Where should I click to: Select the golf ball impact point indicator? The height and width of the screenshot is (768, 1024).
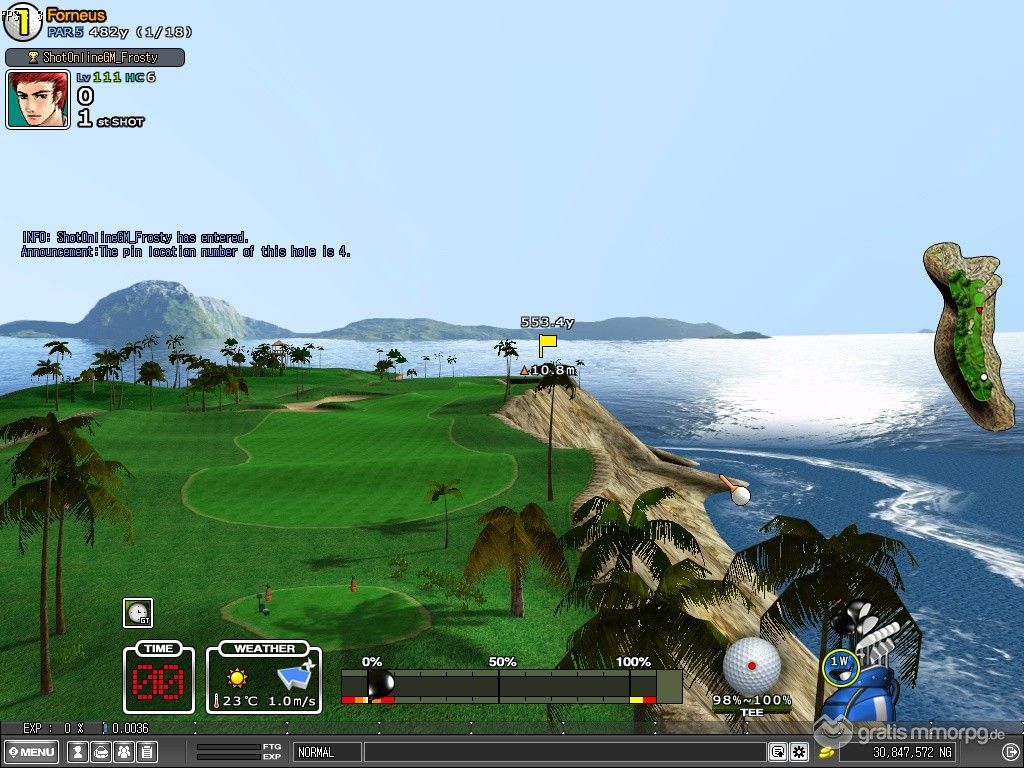751,664
